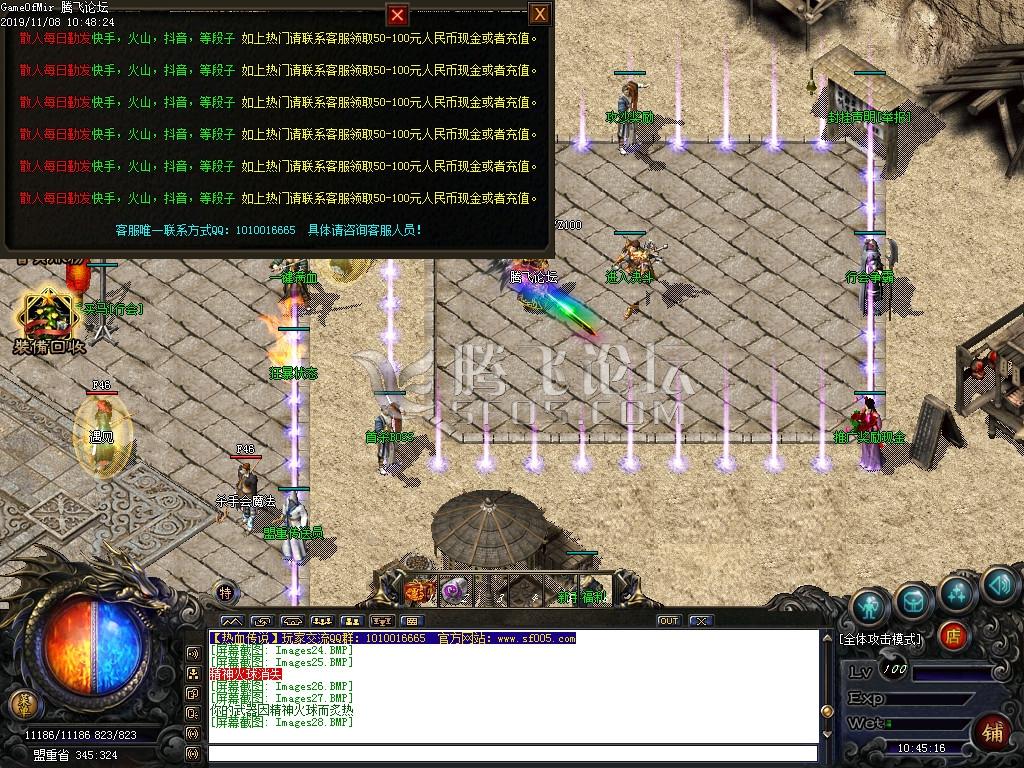
Task: Select the fire skill hotbar slot
Action: (x=419, y=592)
